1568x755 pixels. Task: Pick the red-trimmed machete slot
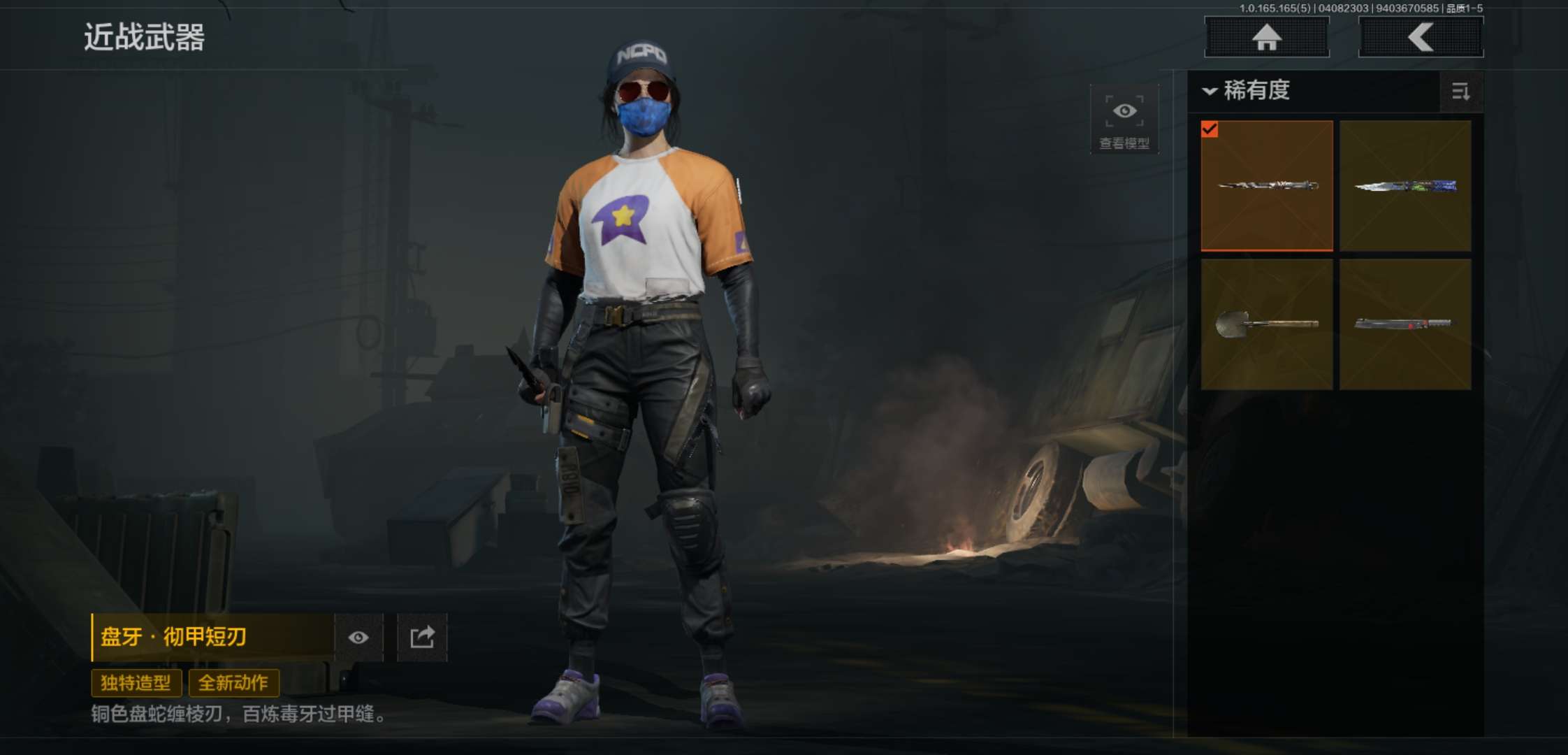tap(1405, 324)
